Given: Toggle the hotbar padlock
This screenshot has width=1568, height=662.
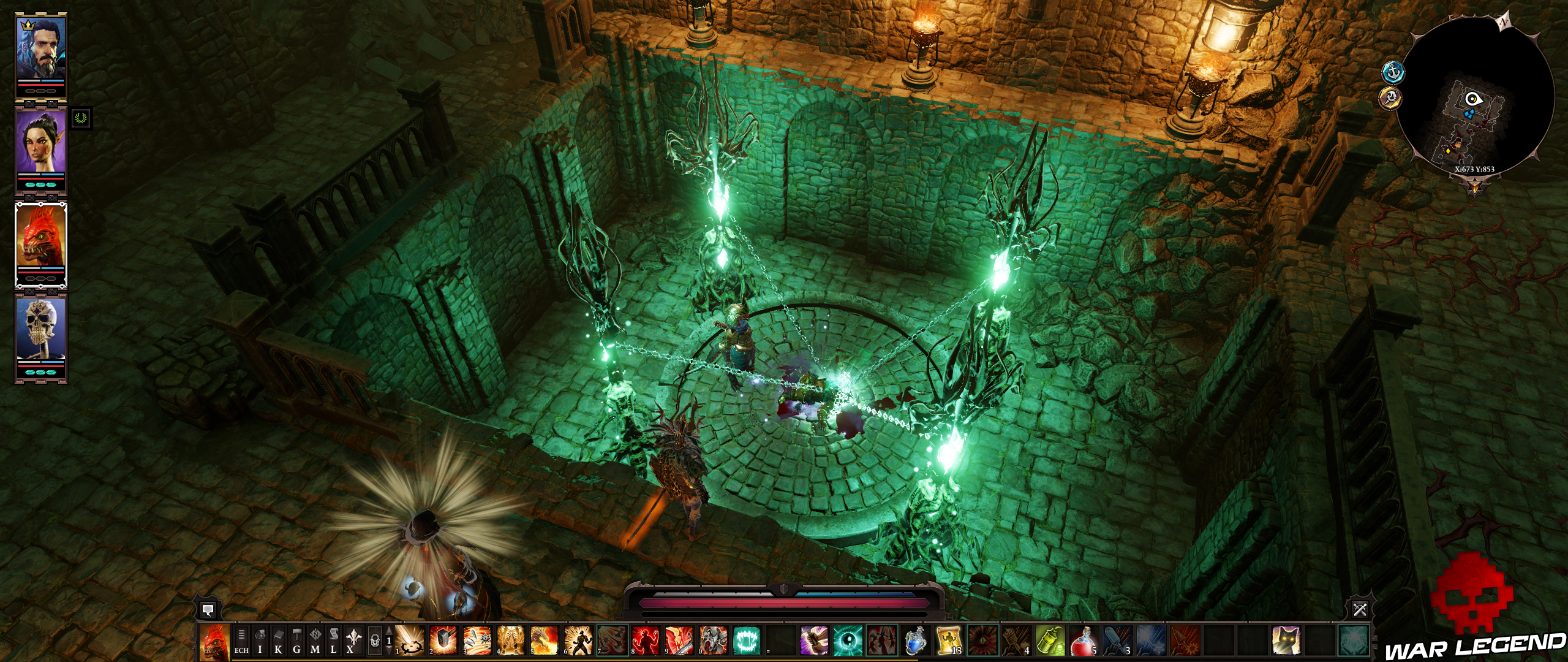Looking at the screenshot, I should click(x=375, y=642).
